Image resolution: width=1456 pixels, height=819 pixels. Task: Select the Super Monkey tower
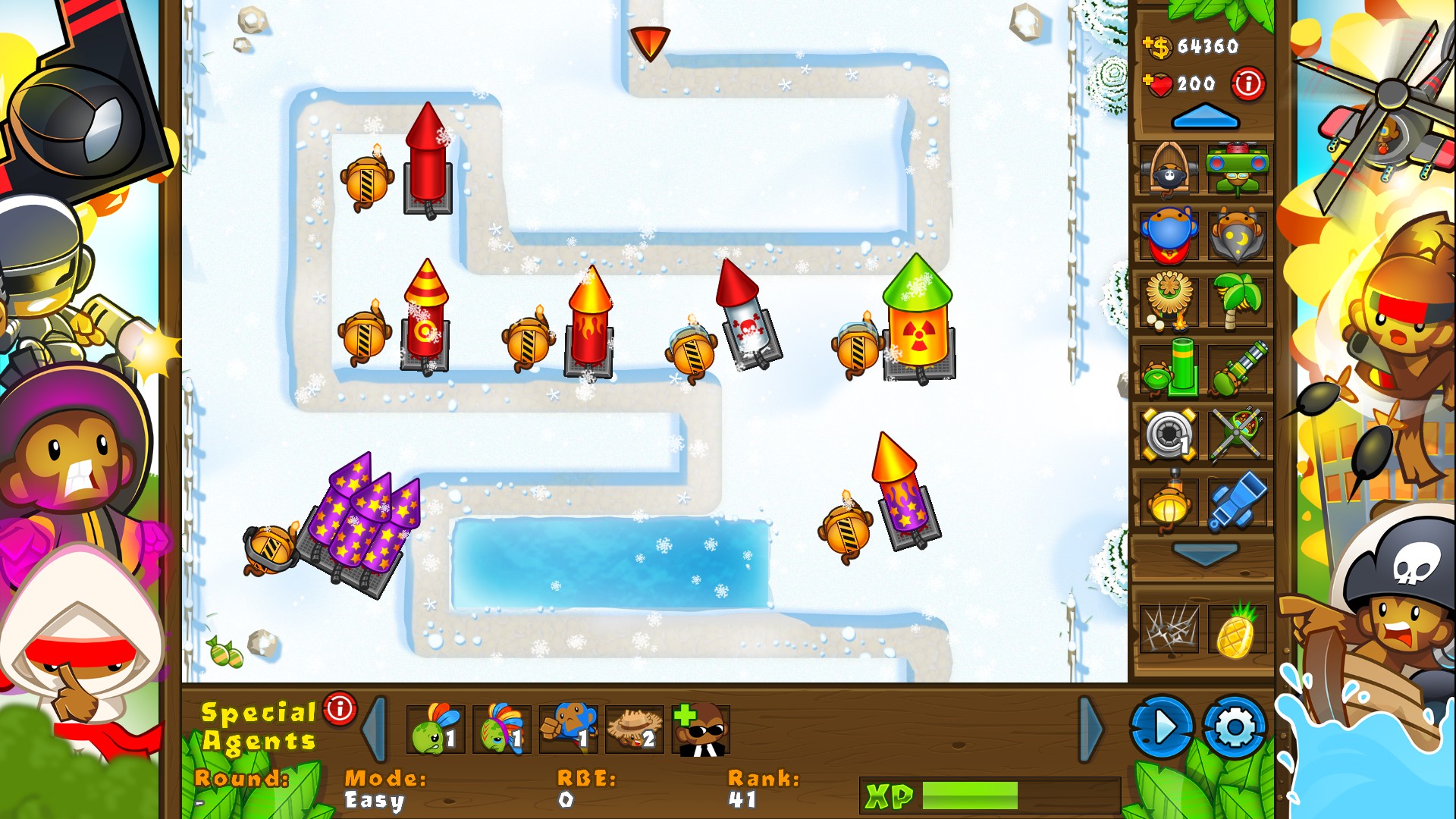click(x=1168, y=237)
